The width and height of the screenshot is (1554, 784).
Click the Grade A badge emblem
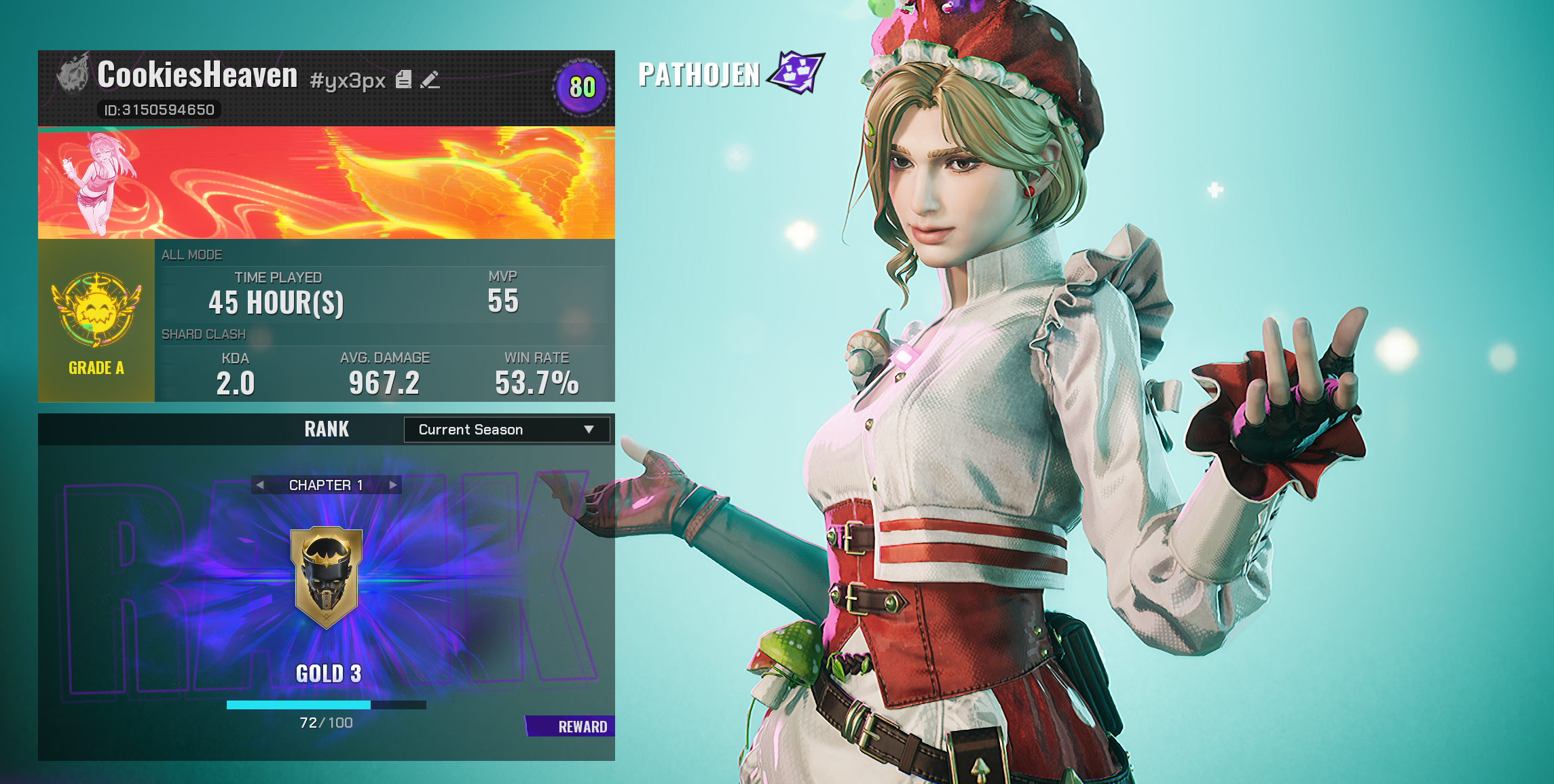click(96, 310)
